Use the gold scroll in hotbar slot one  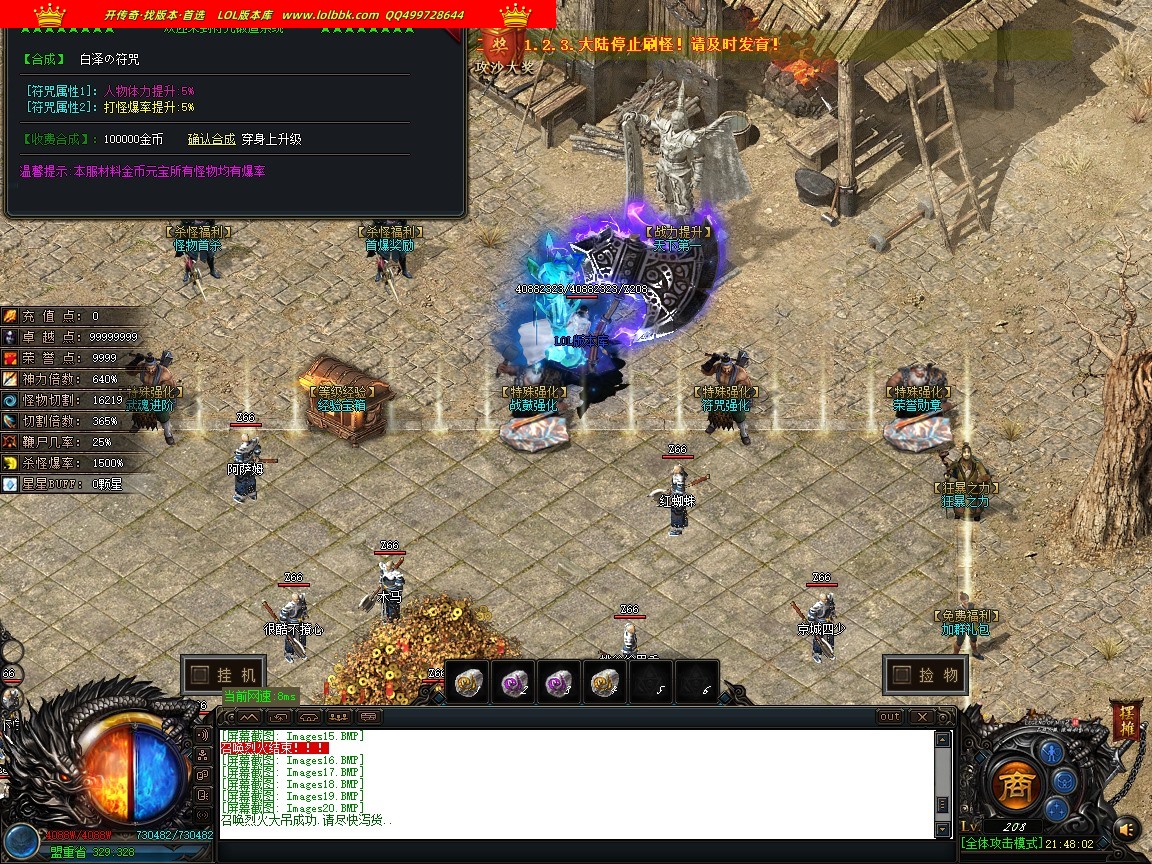point(467,682)
